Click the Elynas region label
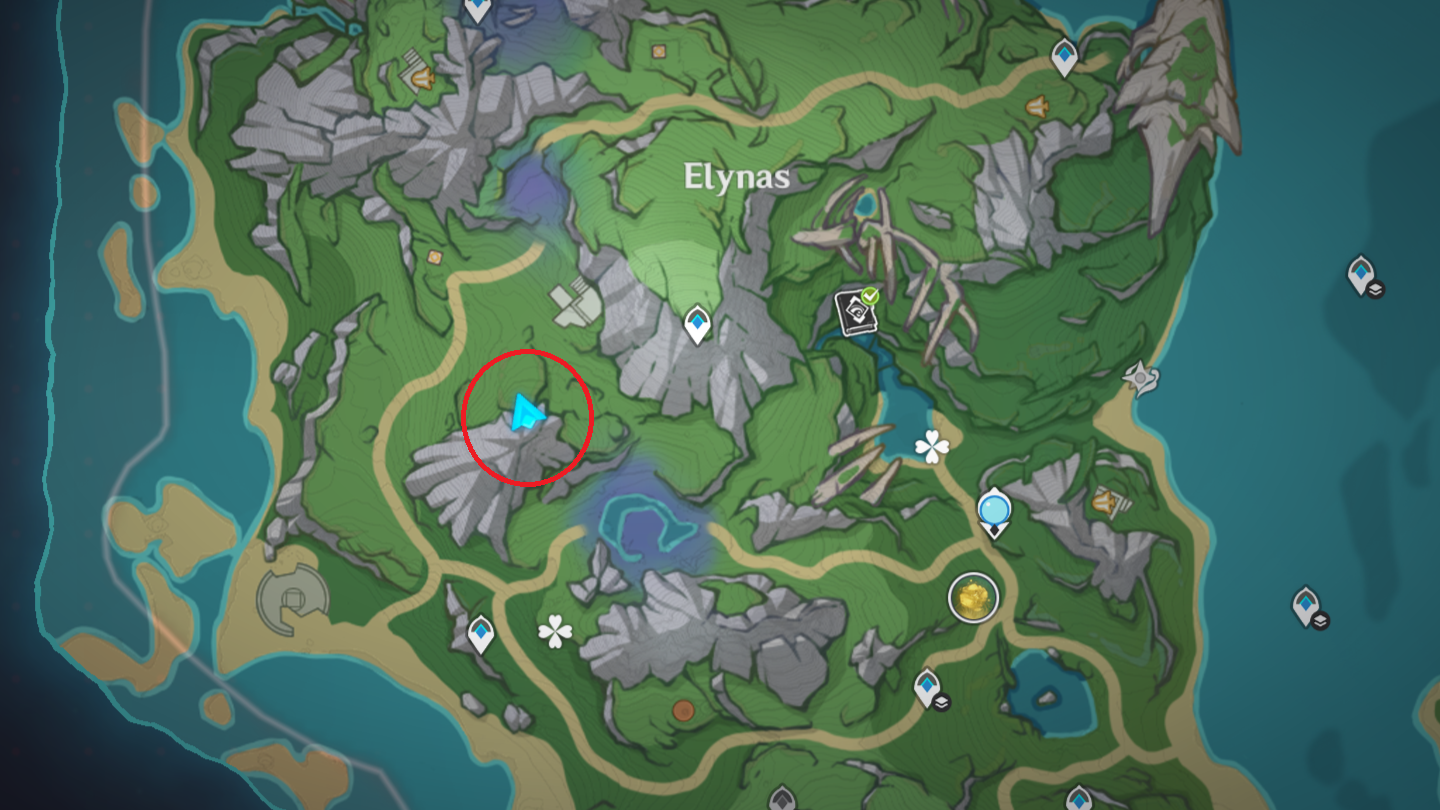The width and height of the screenshot is (1440, 810). [x=736, y=176]
